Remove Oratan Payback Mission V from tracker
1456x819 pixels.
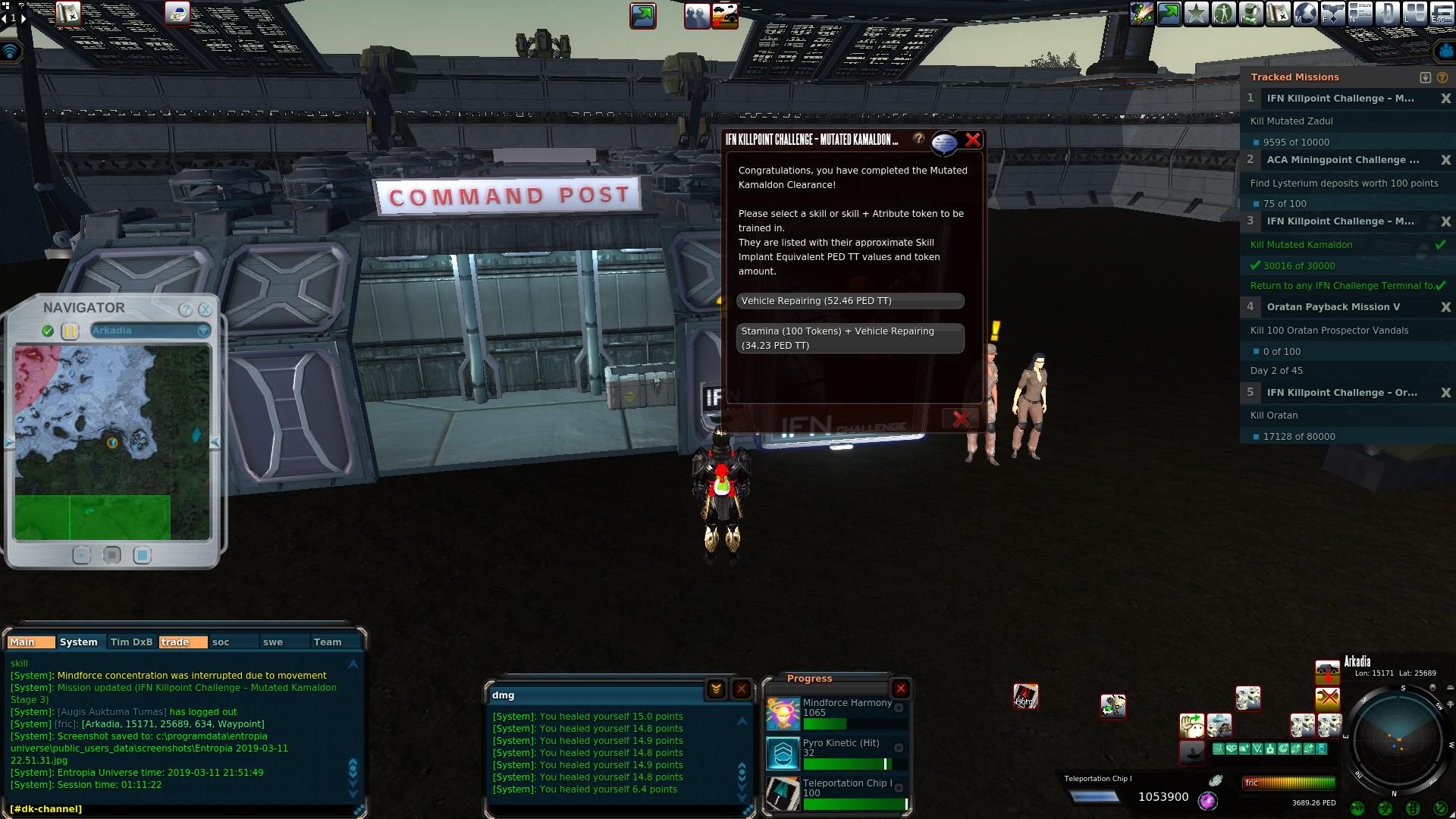[1445, 307]
